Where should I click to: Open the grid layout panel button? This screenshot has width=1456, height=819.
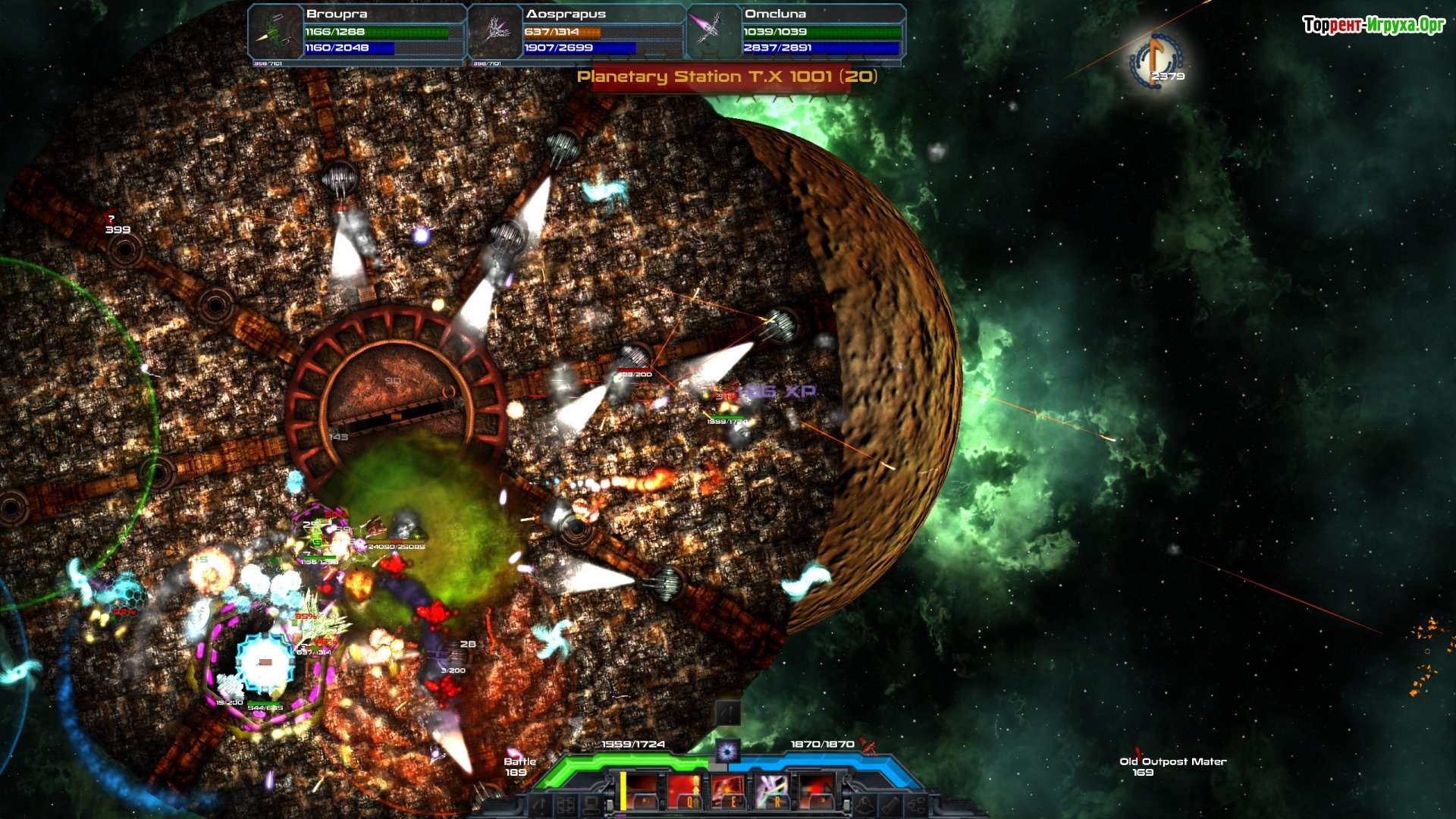coord(566,805)
